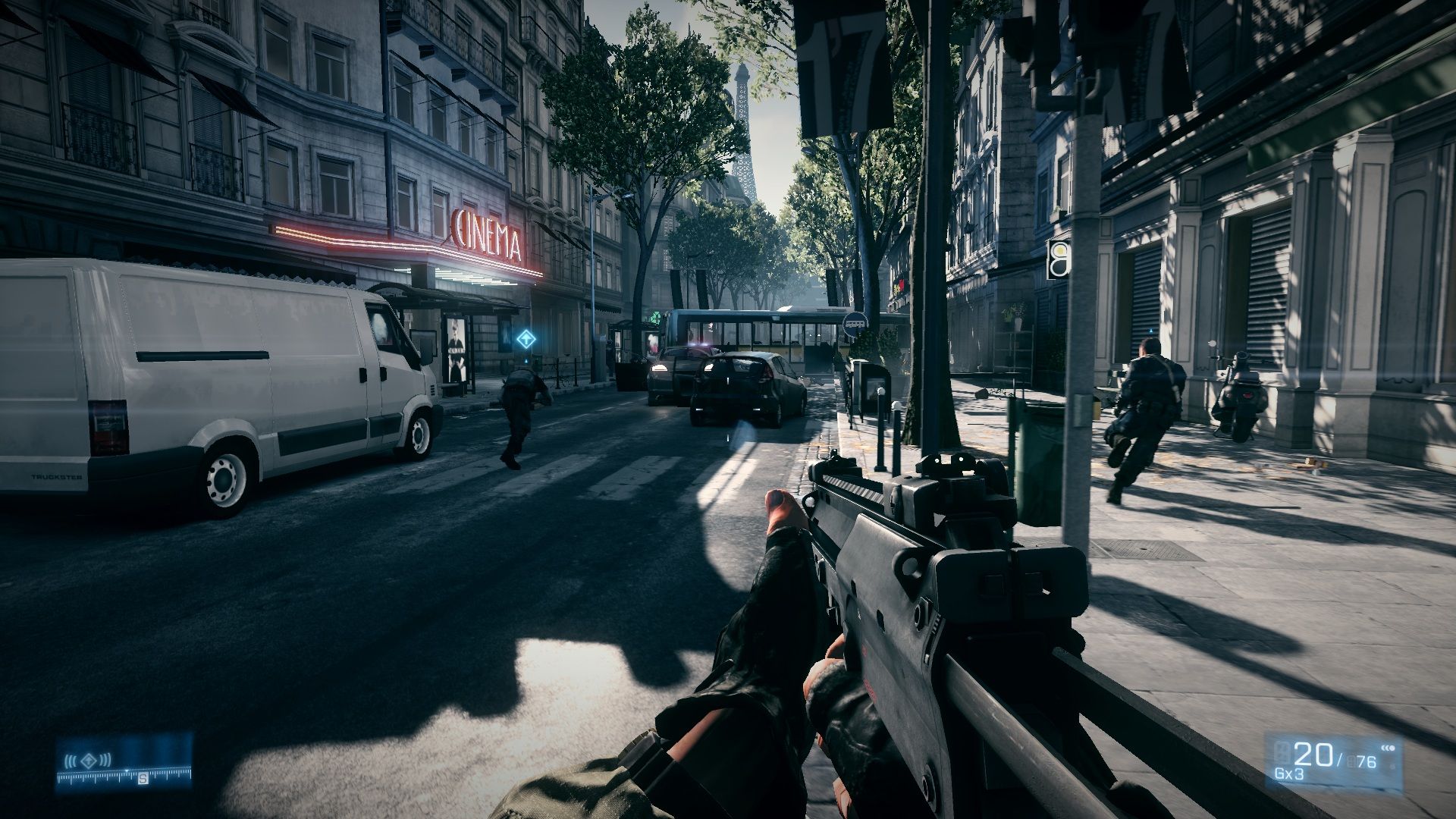This screenshot has height=819, width=1456.
Task: Click the compass heading strip showing S
Action: (124, 775)
